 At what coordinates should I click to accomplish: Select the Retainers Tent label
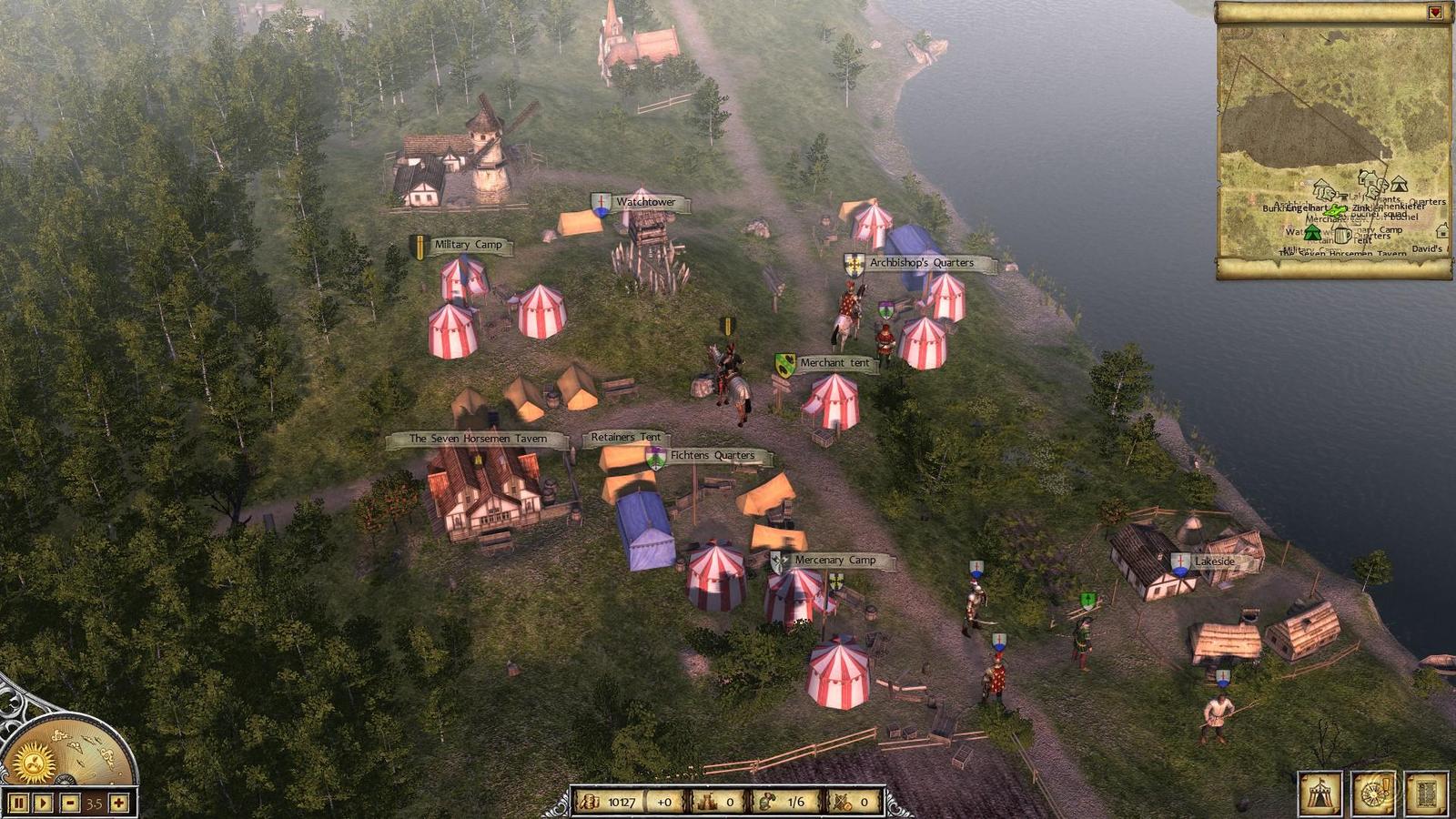pyautogui.click(x=625, y=438)
